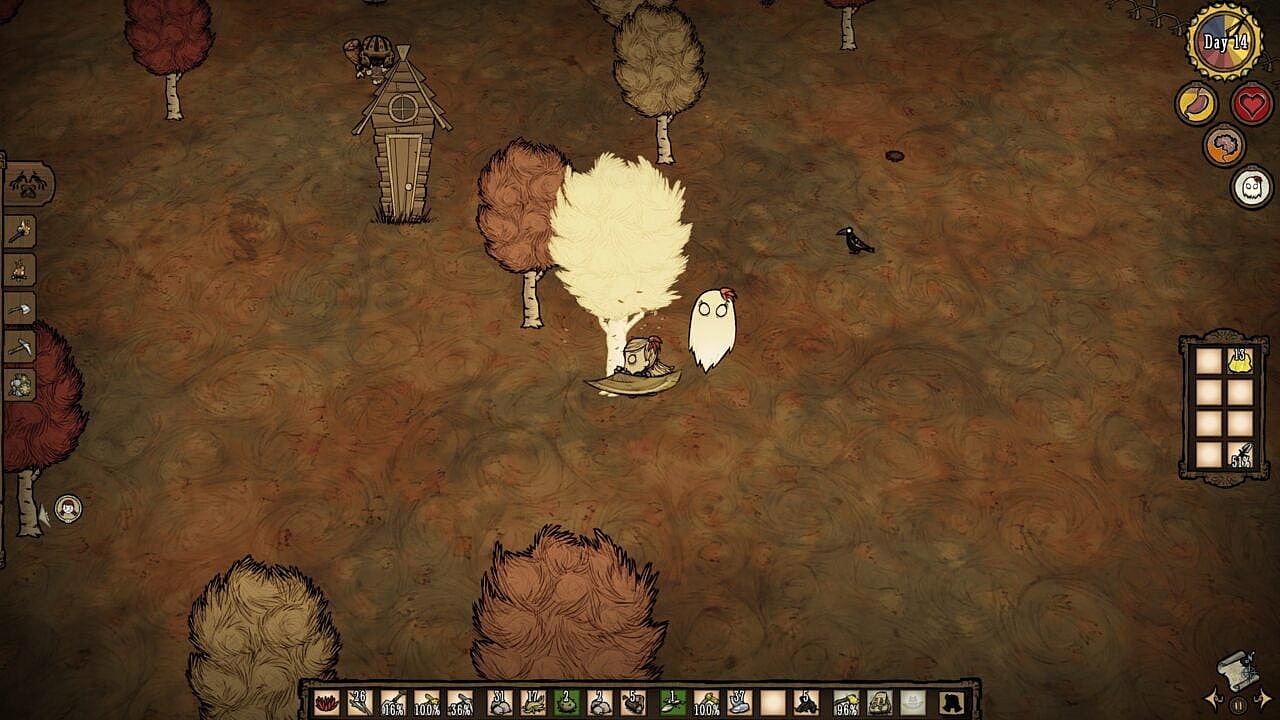Screen dimensions: 1280x720
Task: Open the equipped backpack body slot
Action: [880, 702]
